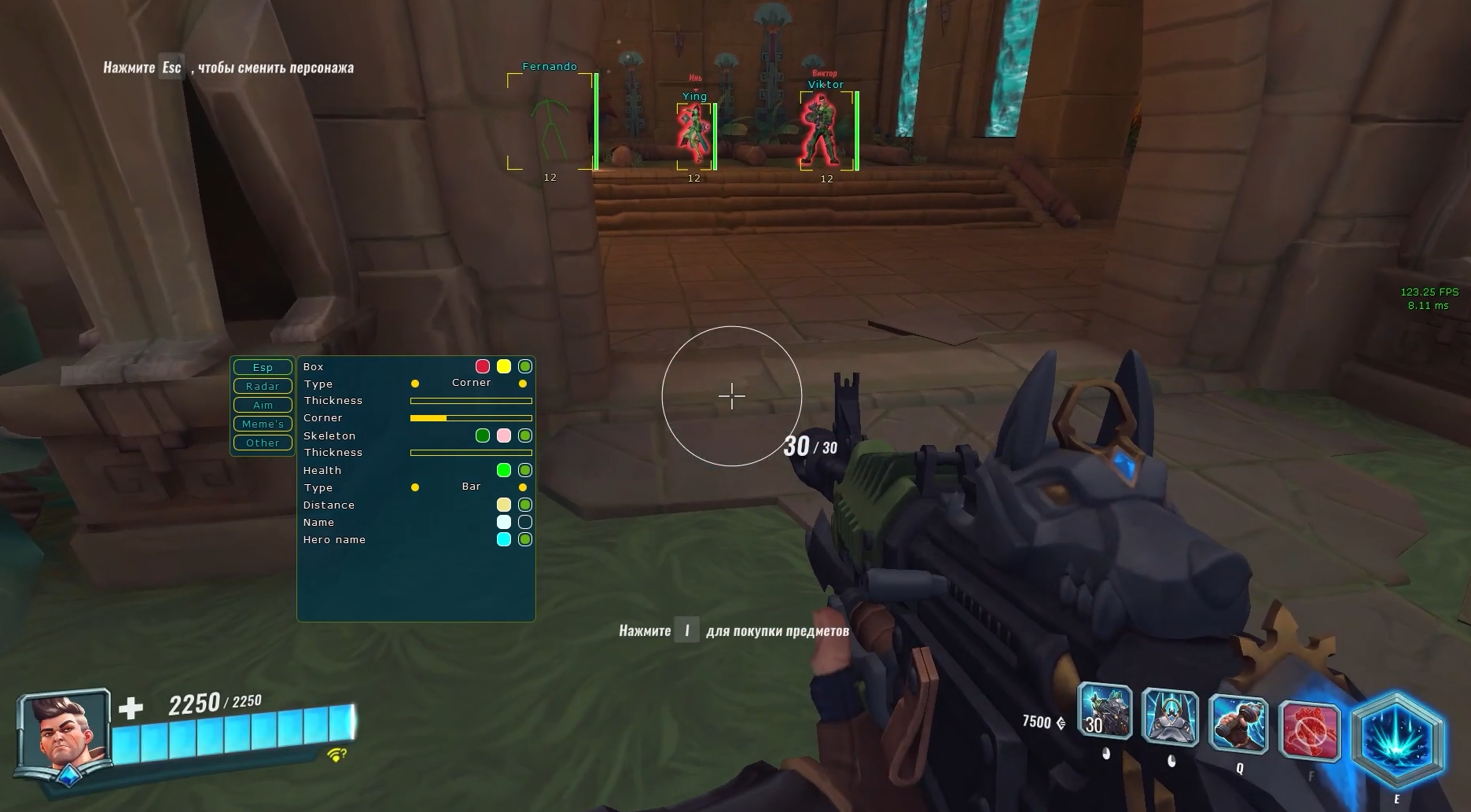Screen dimensions: 1471x812
Task: Click the red disabled sprint ability icon
Action: click(x=1309, y=731)
